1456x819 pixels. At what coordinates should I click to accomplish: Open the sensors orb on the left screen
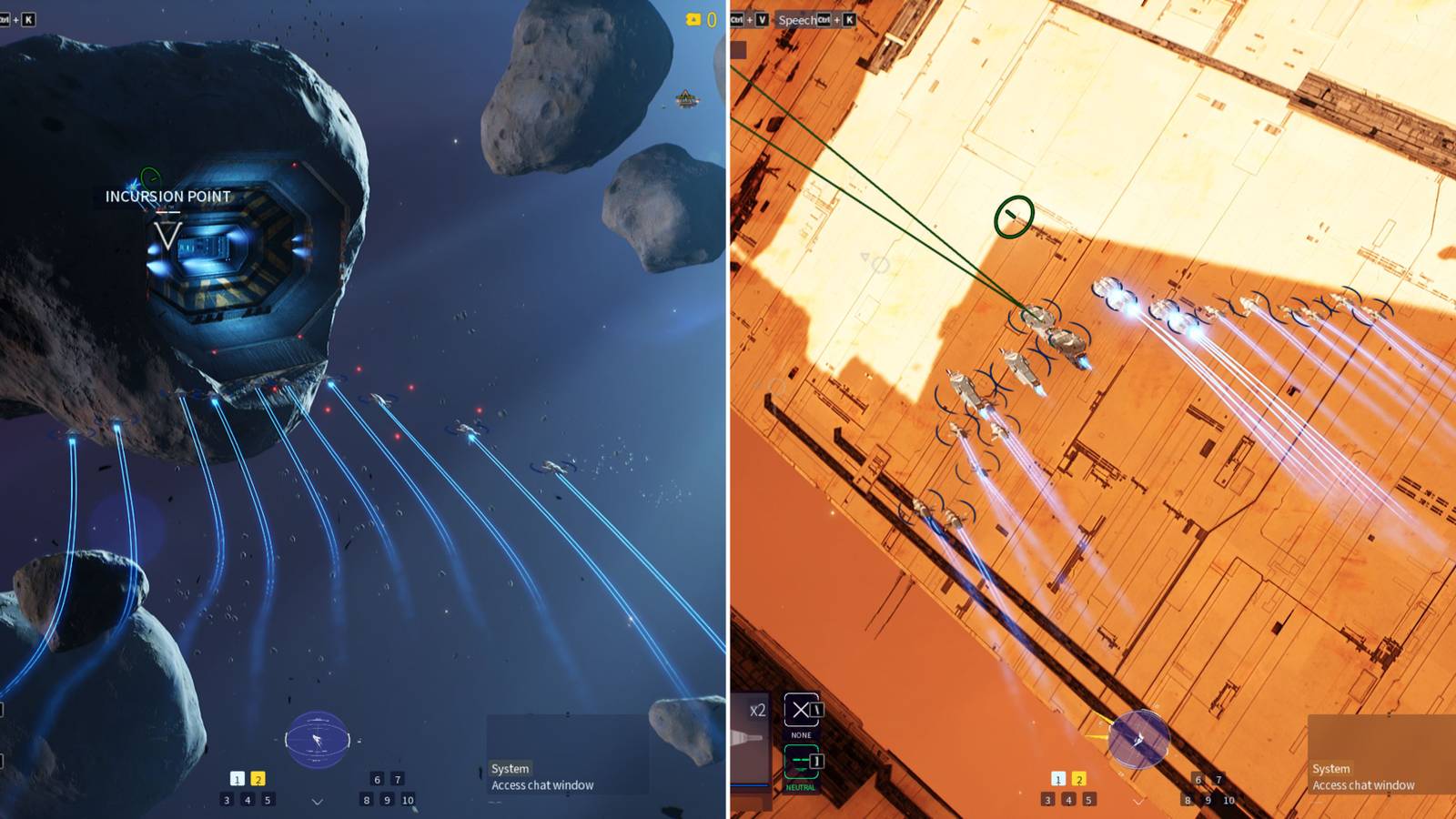(x=317, y=740)
